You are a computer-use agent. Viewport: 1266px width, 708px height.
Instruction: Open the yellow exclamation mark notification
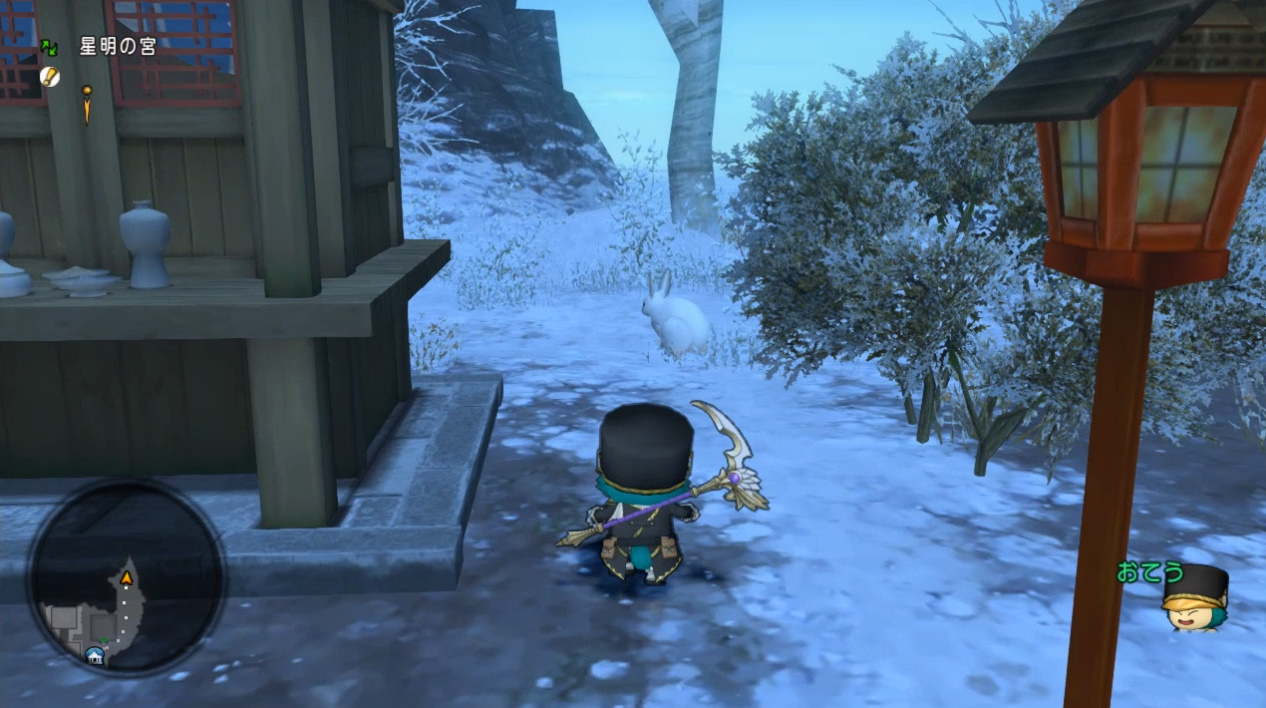click(x=49, y=76)
